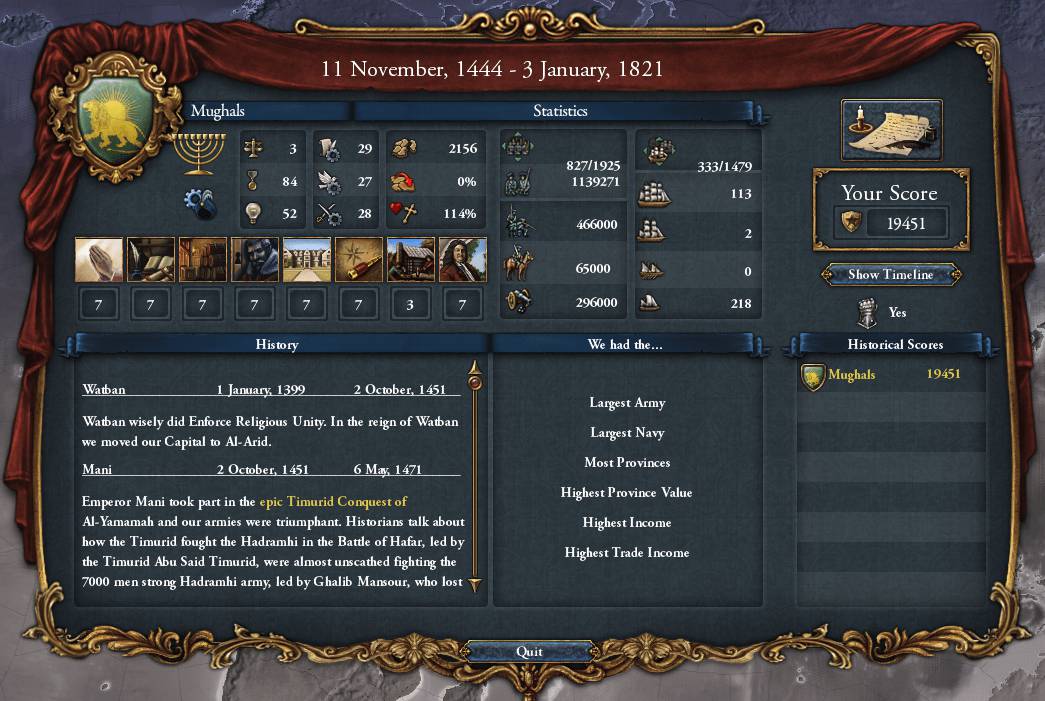Click the gear government icon
This screenshot has height=701, width=1045.
click(201, 202)
